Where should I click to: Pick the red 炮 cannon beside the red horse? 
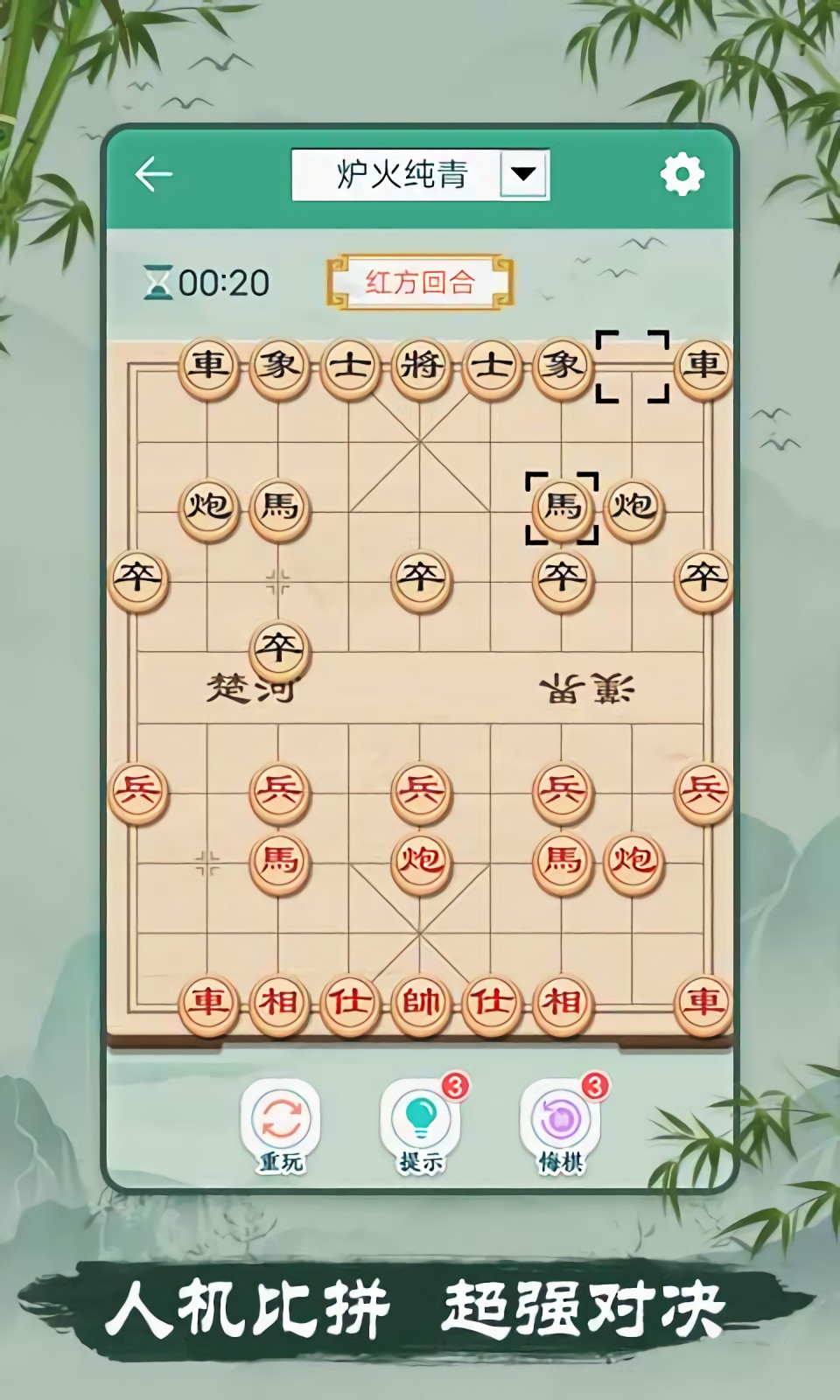click(x=633, y=861)
